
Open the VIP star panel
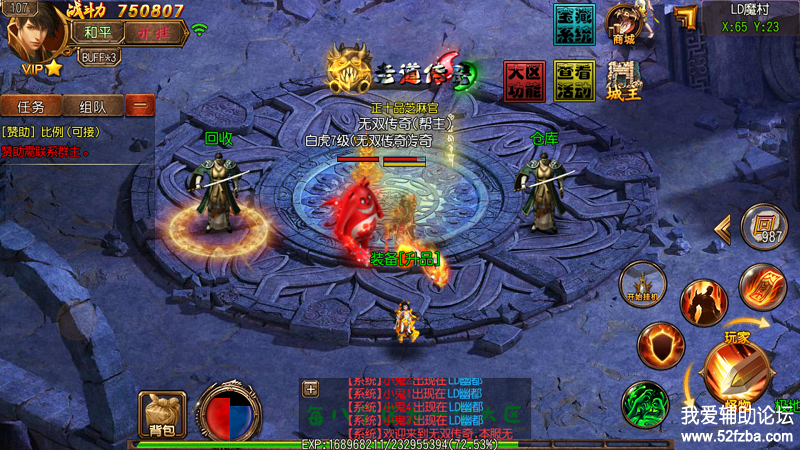(42, 68)
